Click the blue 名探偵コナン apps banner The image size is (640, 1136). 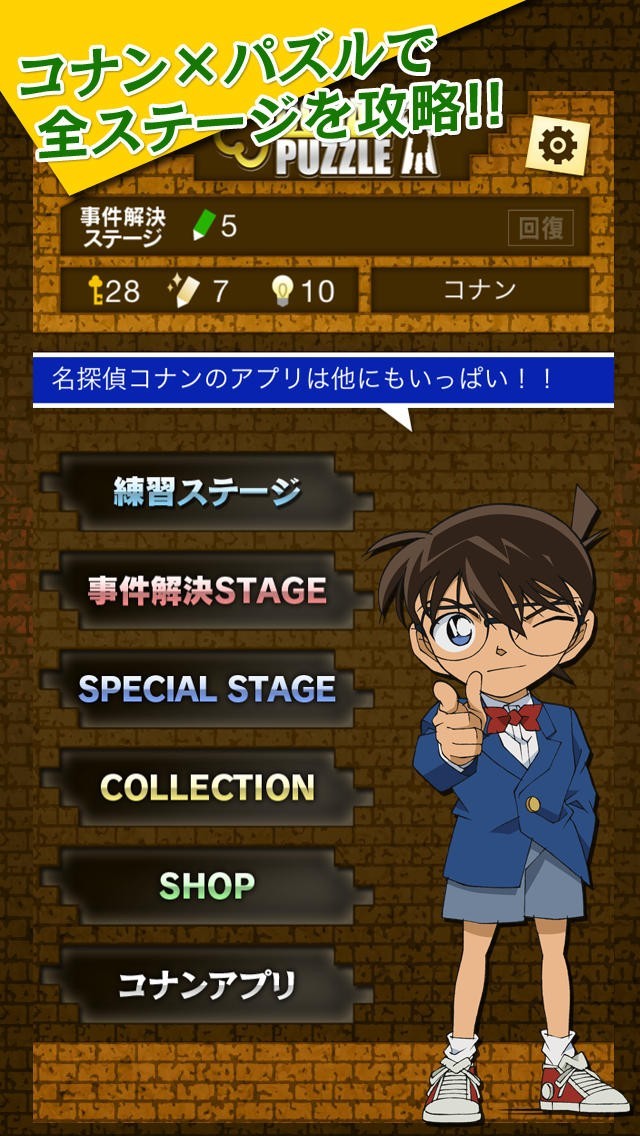pos(322,380)
